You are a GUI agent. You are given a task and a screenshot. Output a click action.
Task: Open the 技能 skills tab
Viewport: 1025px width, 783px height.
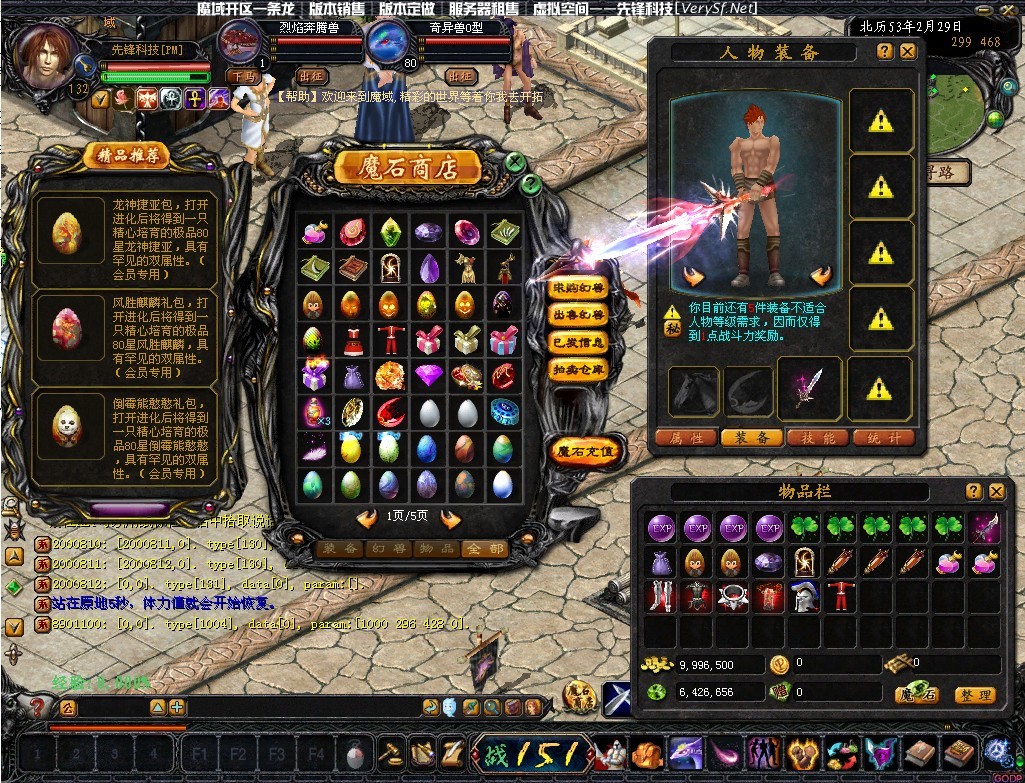click(x=817, y=438)
